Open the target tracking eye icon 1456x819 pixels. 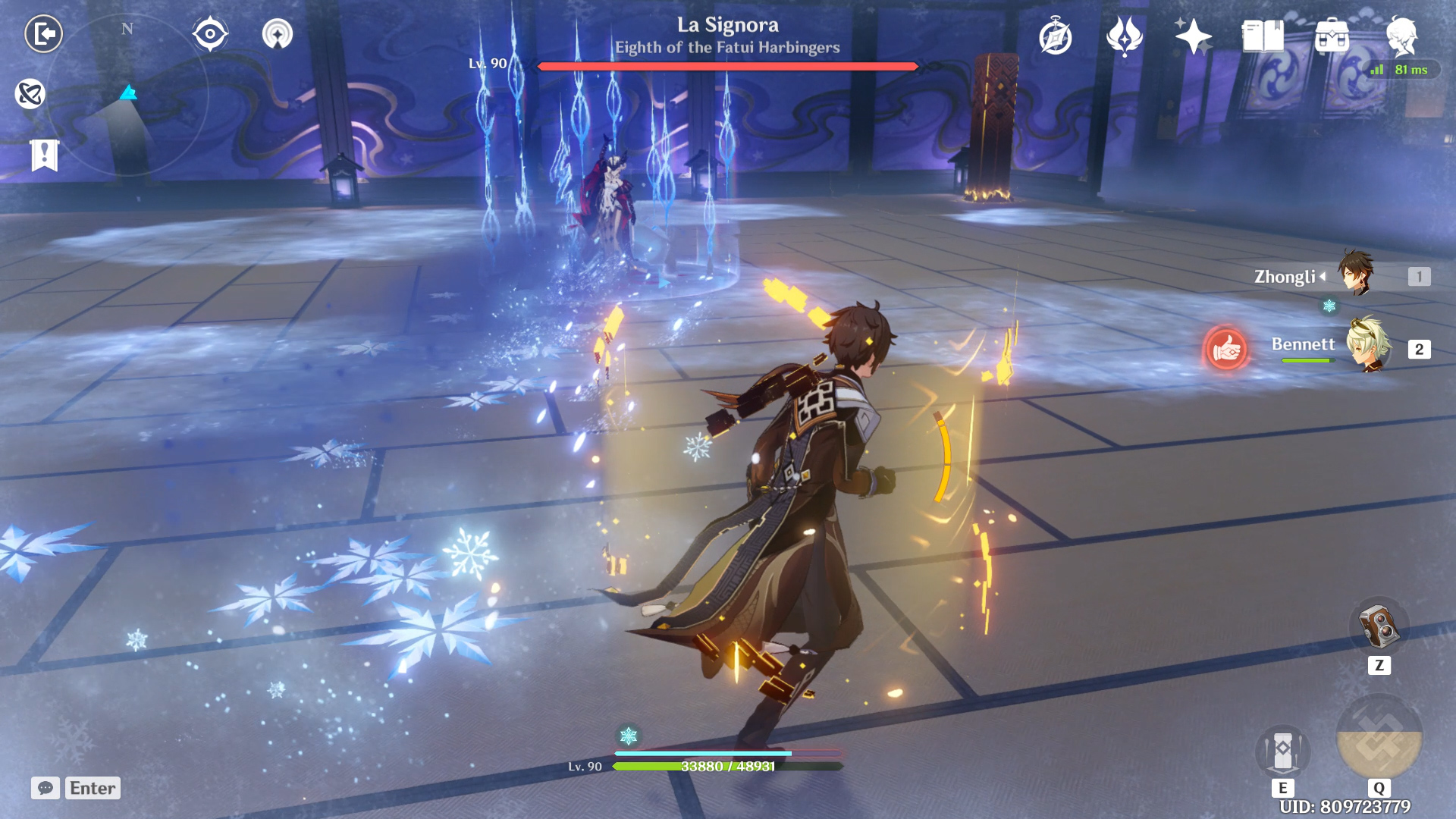[x=210, y=34]
